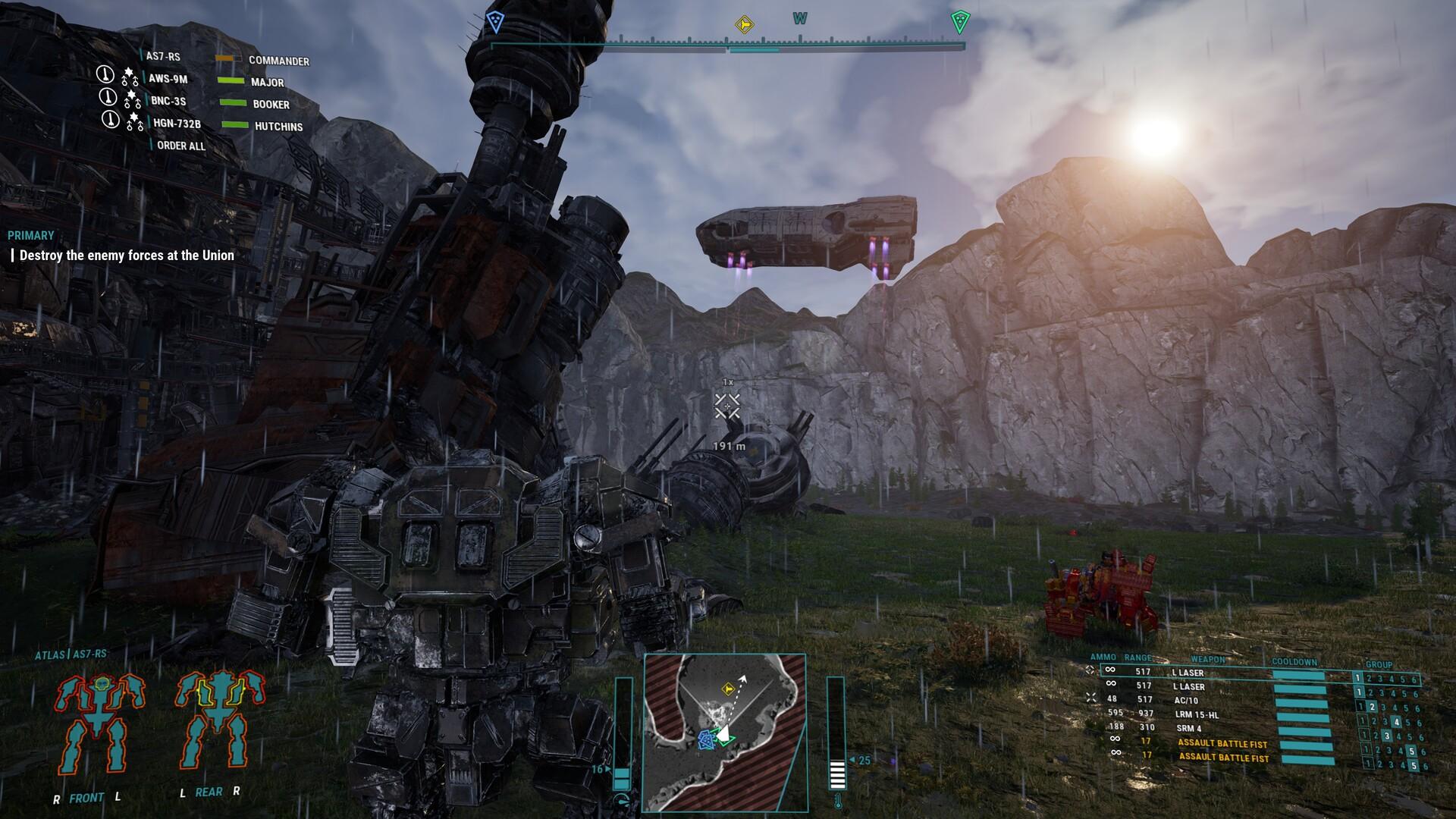
Task: Assign SRM 4 to weapon group 3
Action: [x=1387, y=736]
